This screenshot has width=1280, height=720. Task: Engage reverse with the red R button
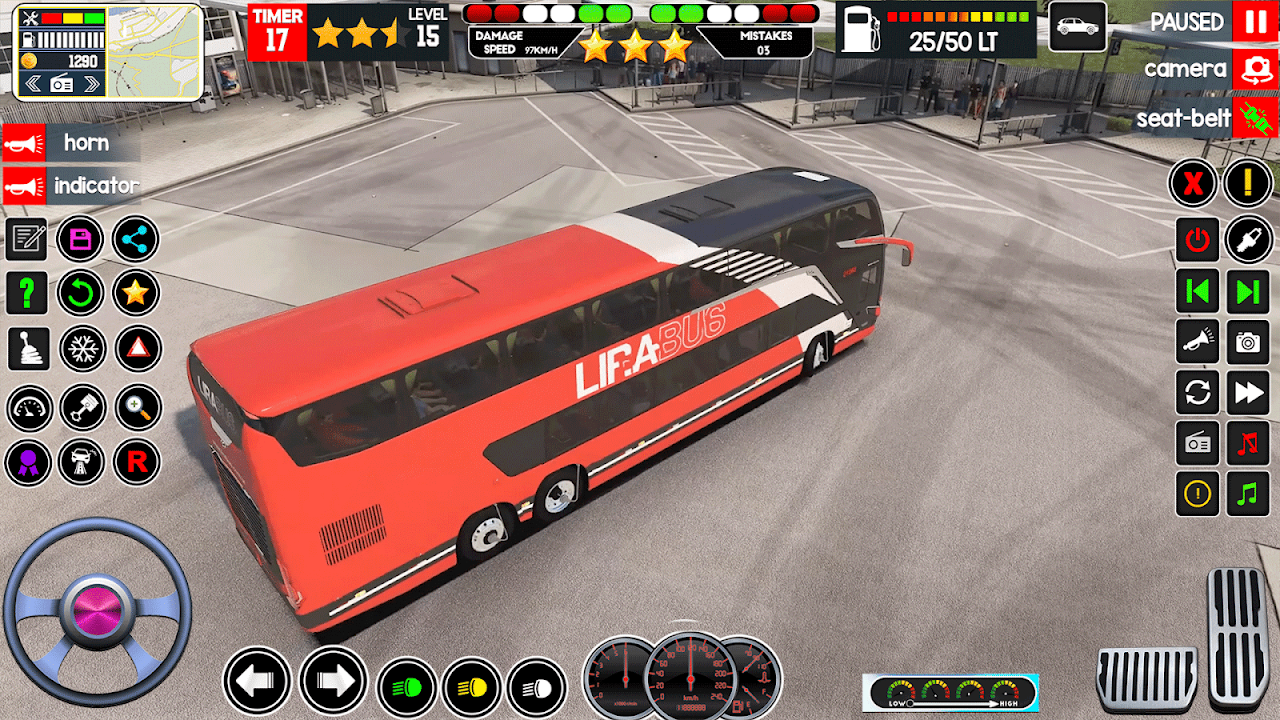tap(136, 462)
